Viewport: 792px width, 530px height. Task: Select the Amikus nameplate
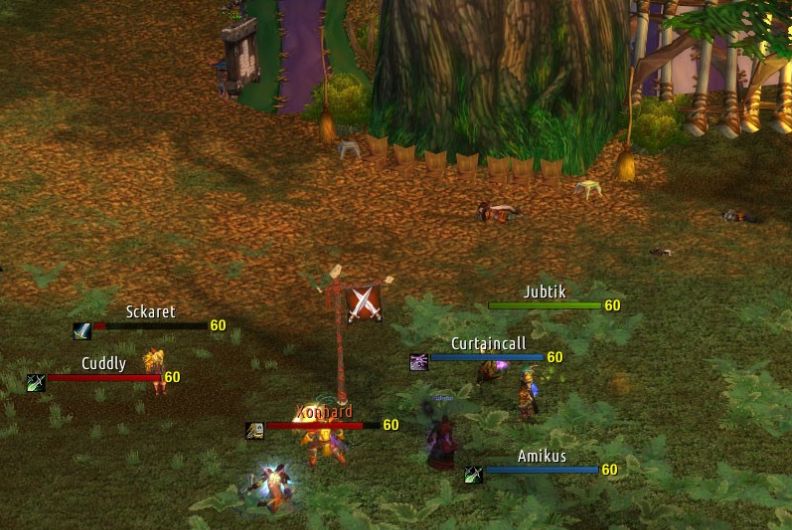541,470
